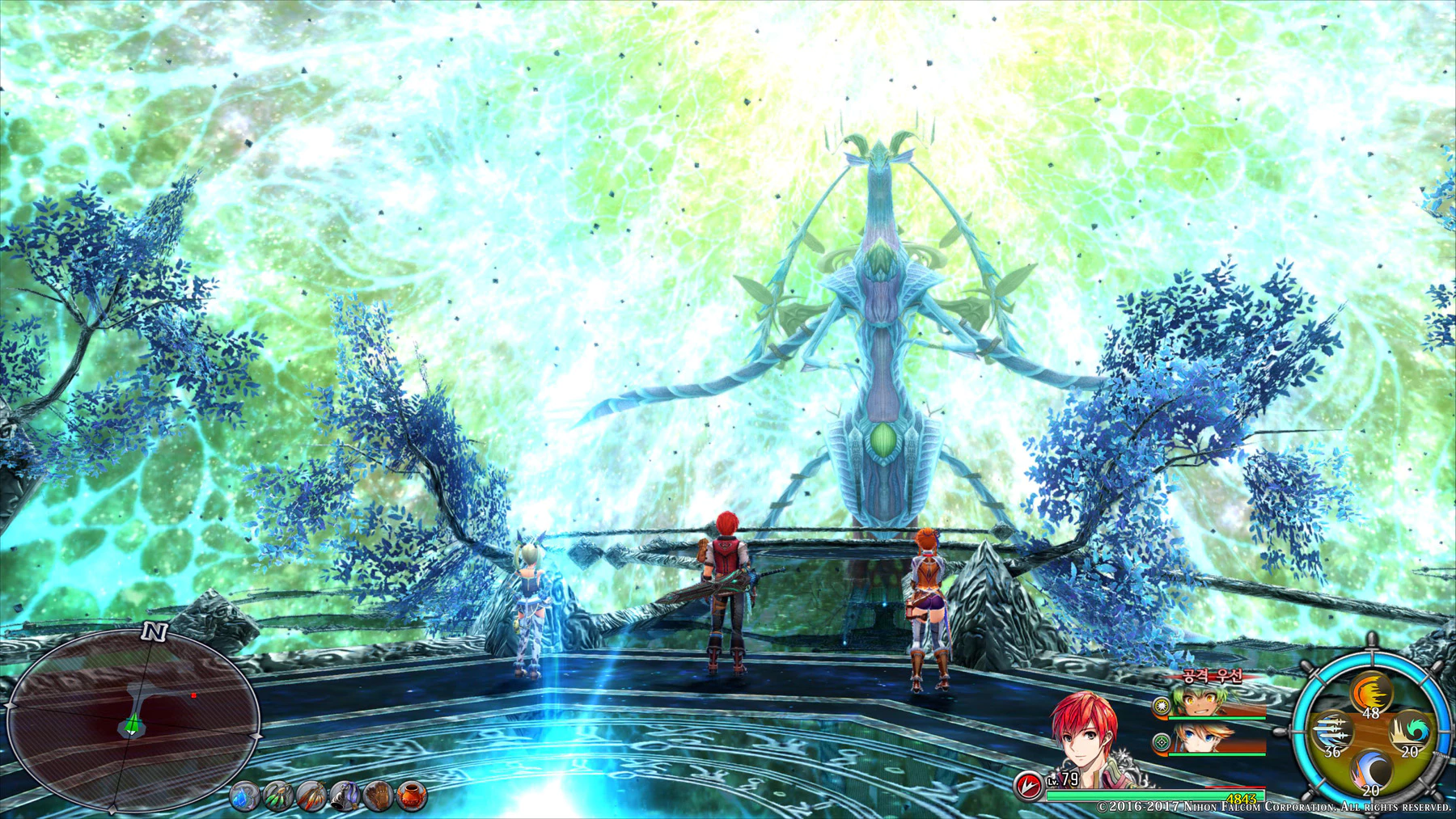
Task: Select the orange clay pot item
Action: 411,796
